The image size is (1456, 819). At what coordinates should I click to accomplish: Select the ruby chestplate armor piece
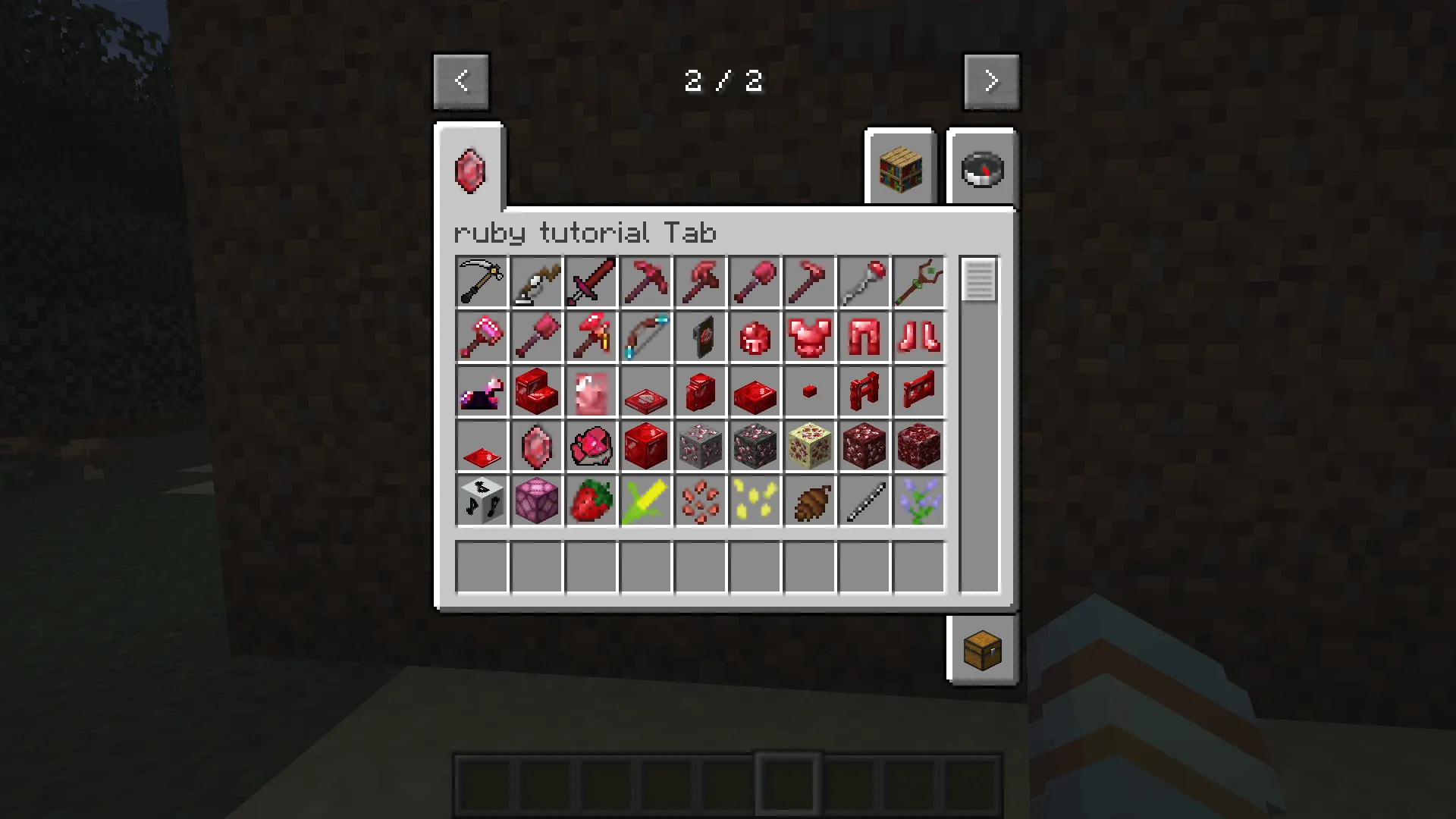pos(809,337)
